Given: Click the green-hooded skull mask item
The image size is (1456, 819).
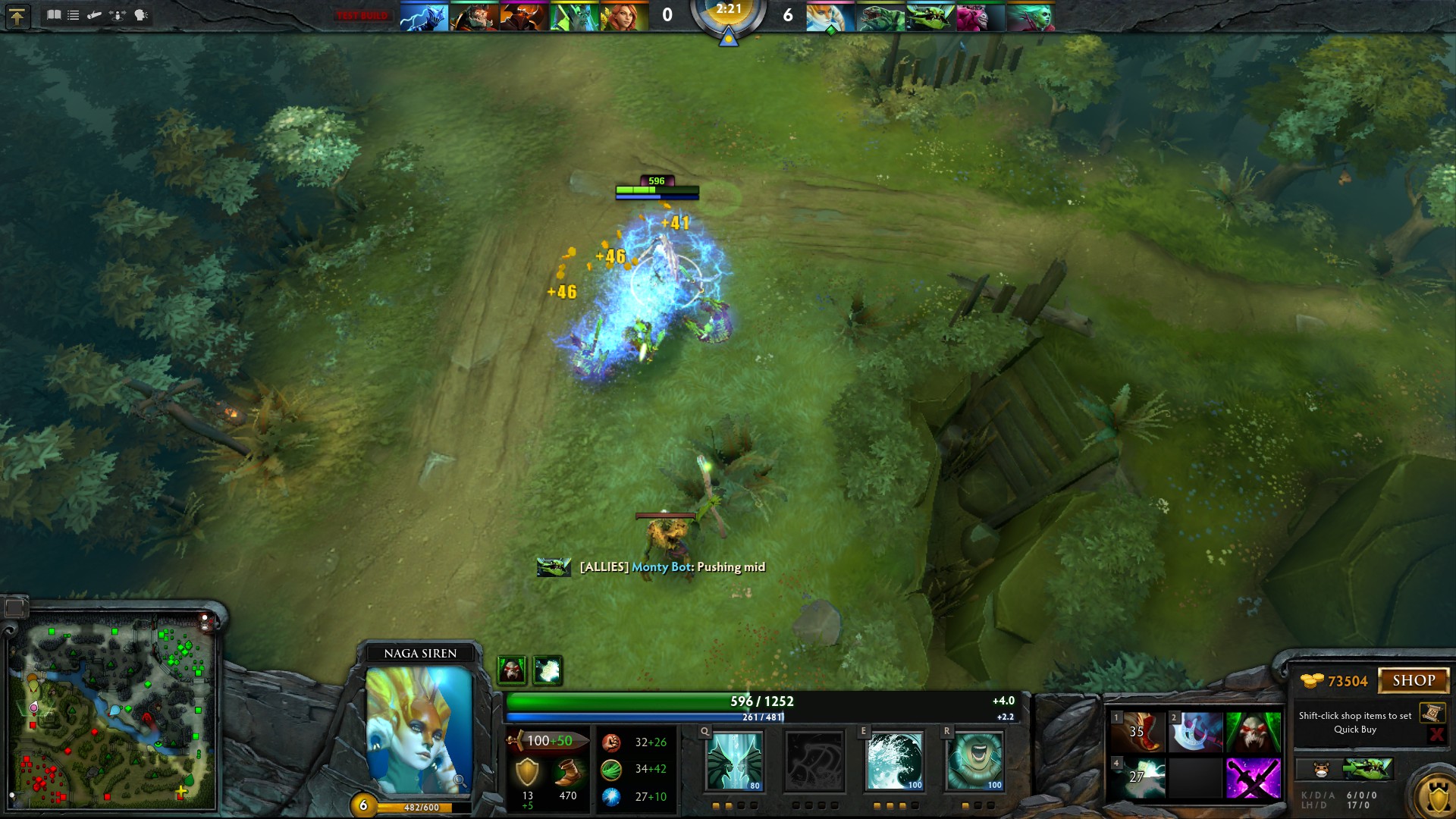Looking at the screenshot, I should [x=1253, y=732].
